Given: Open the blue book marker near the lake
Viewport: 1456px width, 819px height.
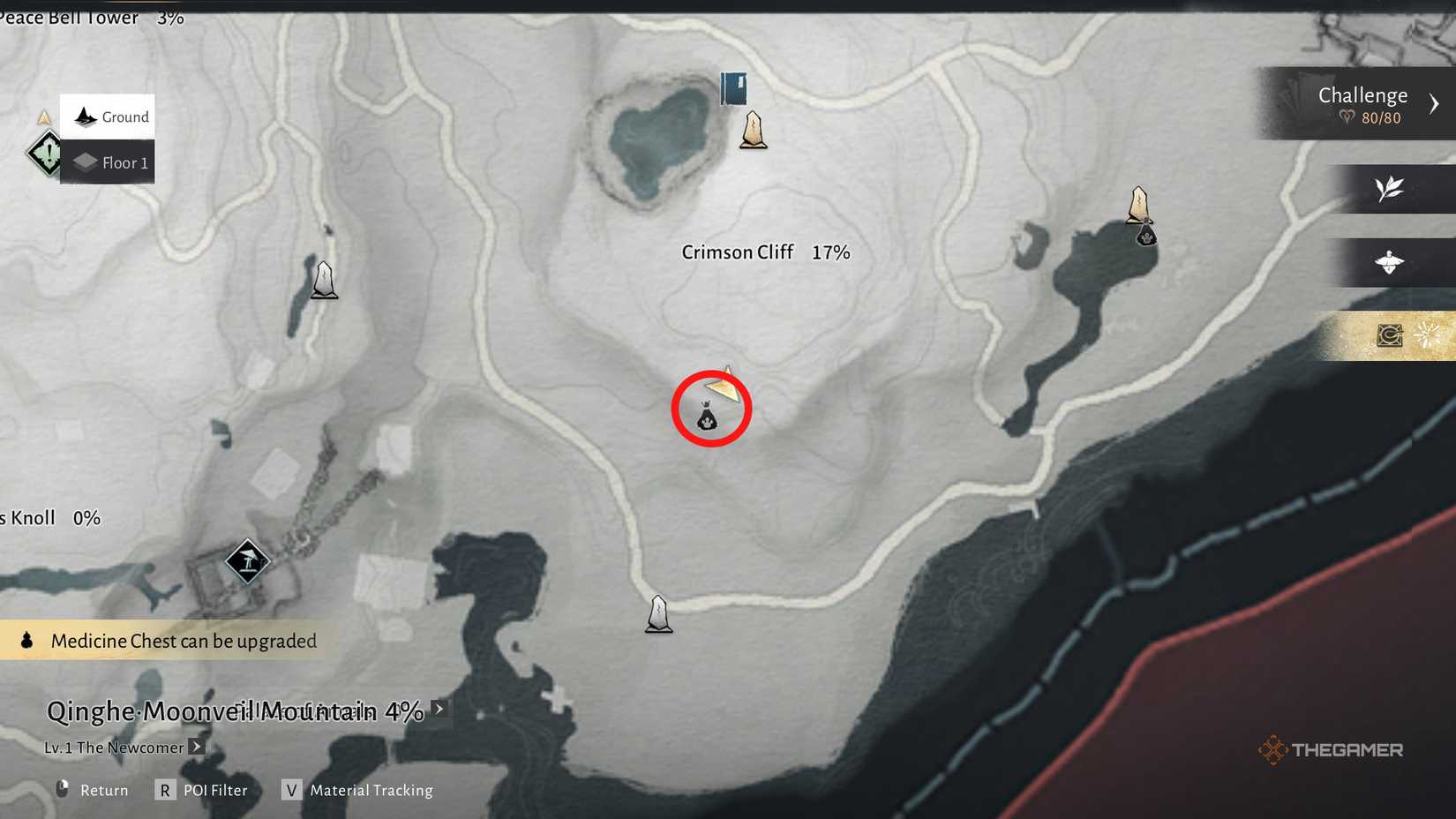Looking at the screenshot, I should pyautogui.click(x=735, y=88).
